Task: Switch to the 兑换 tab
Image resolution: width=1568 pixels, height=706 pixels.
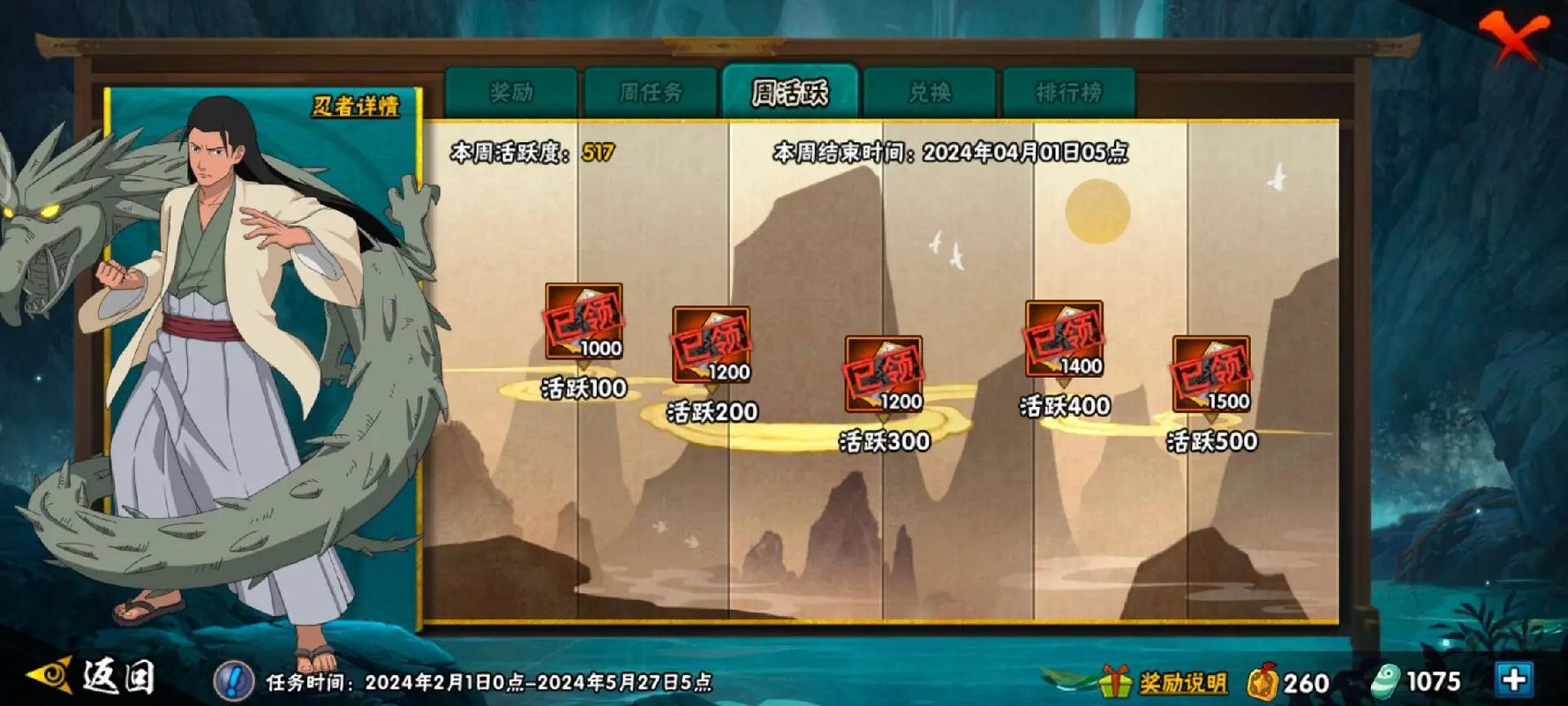Action: coord(930,92)
